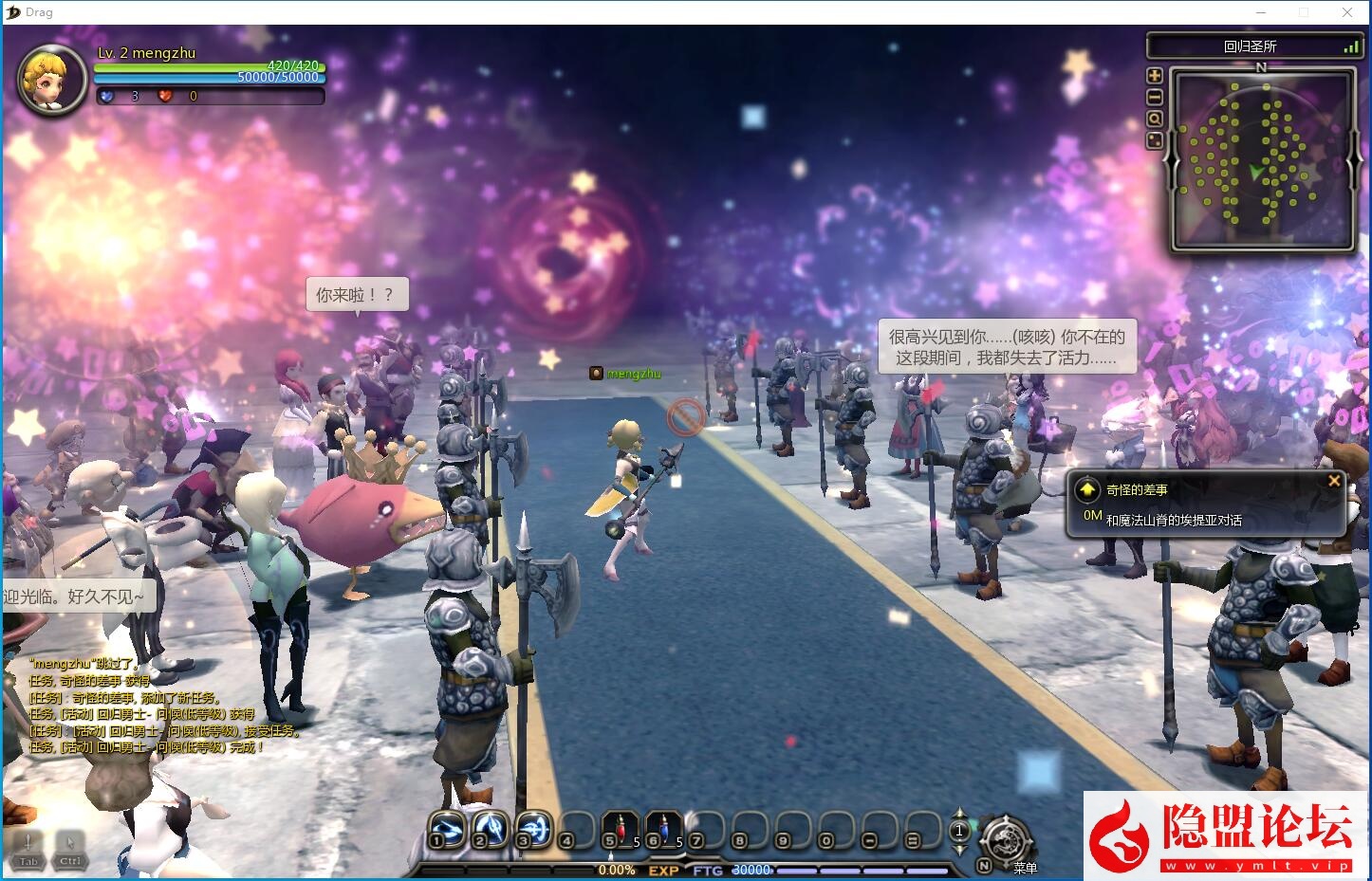
Task: Use the skill in hotbar slot 2
Action: (x=491, y=828)
